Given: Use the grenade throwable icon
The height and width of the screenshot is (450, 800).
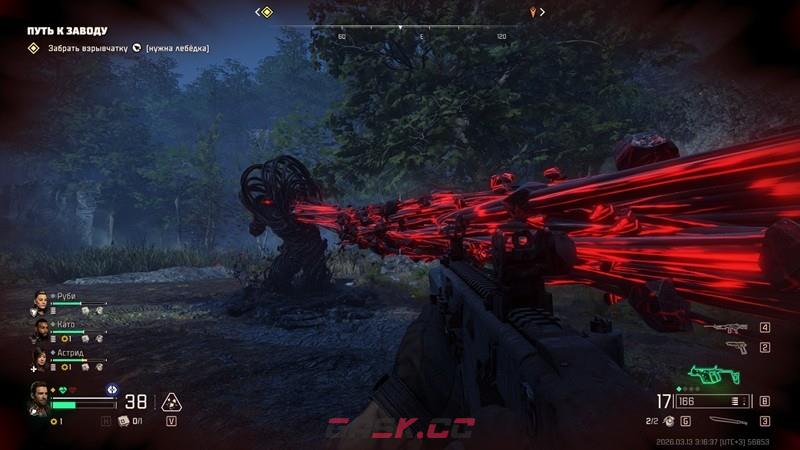Looking at the screenshot, I should [x=669, y=421].
